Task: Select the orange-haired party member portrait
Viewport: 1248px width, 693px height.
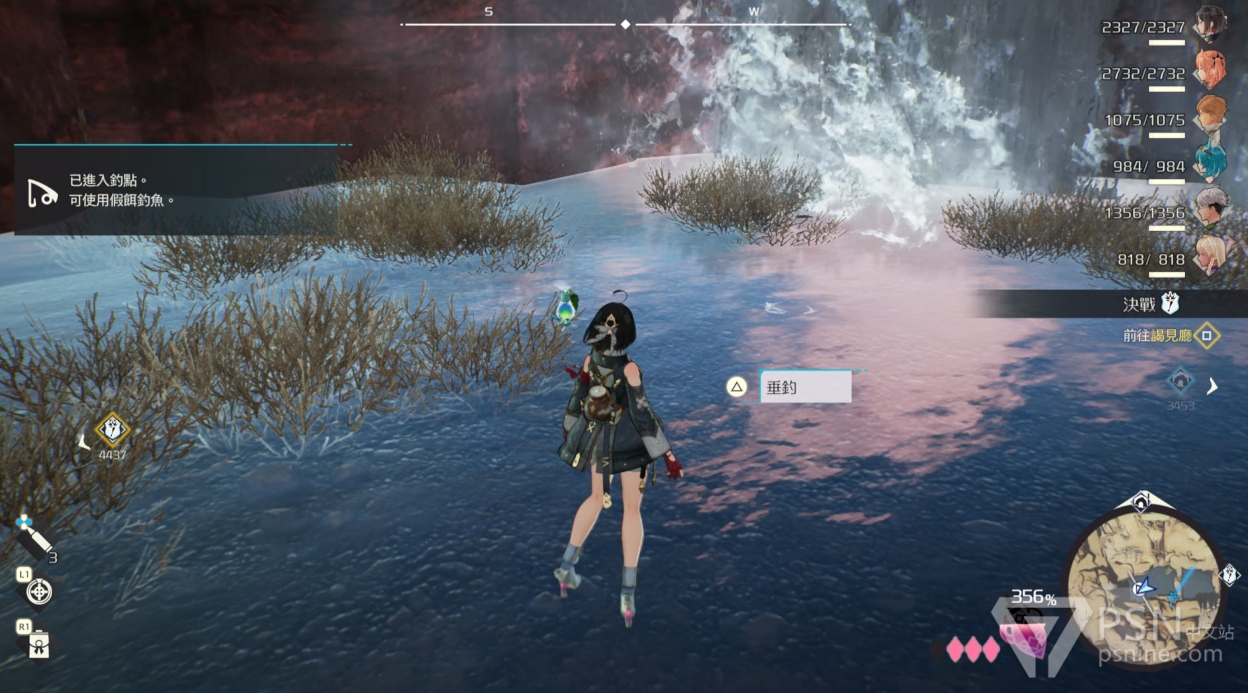Action: [x=1210, y=116]
